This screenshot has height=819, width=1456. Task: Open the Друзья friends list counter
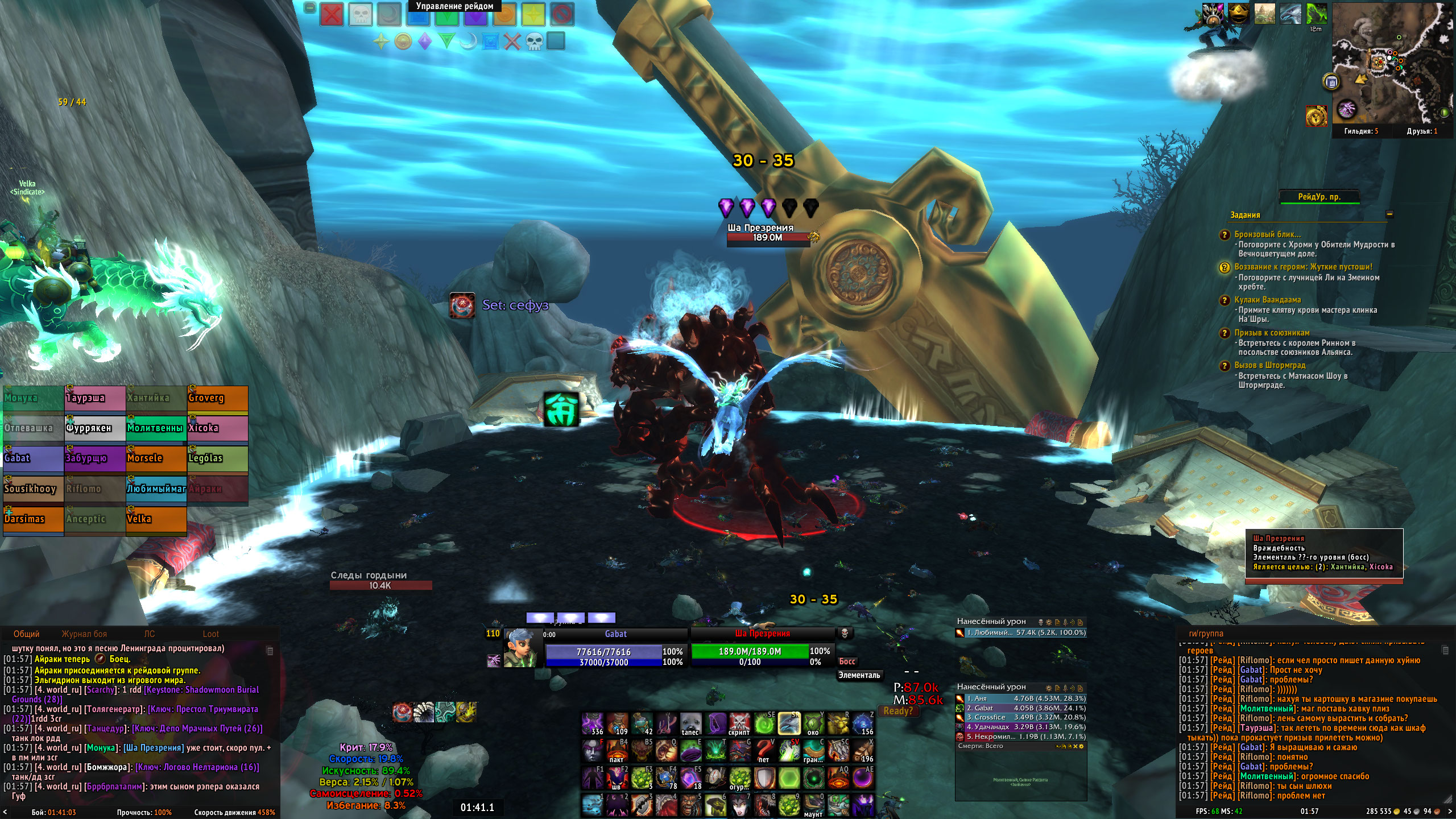pos(1422,131)
